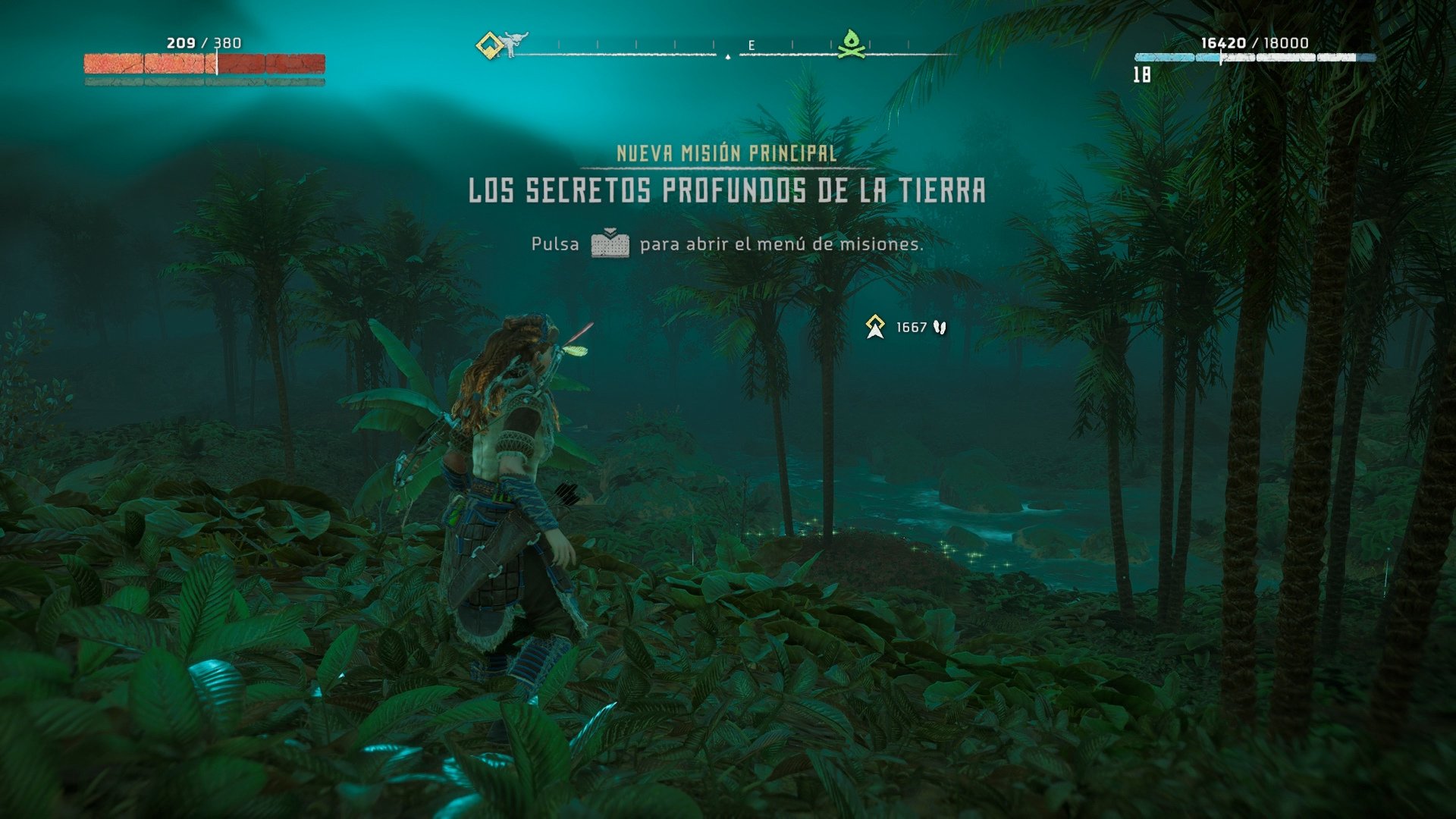Click the footsteps distance icon next to 1667
Screen dimensions: 1456x819
click(938, 327)
